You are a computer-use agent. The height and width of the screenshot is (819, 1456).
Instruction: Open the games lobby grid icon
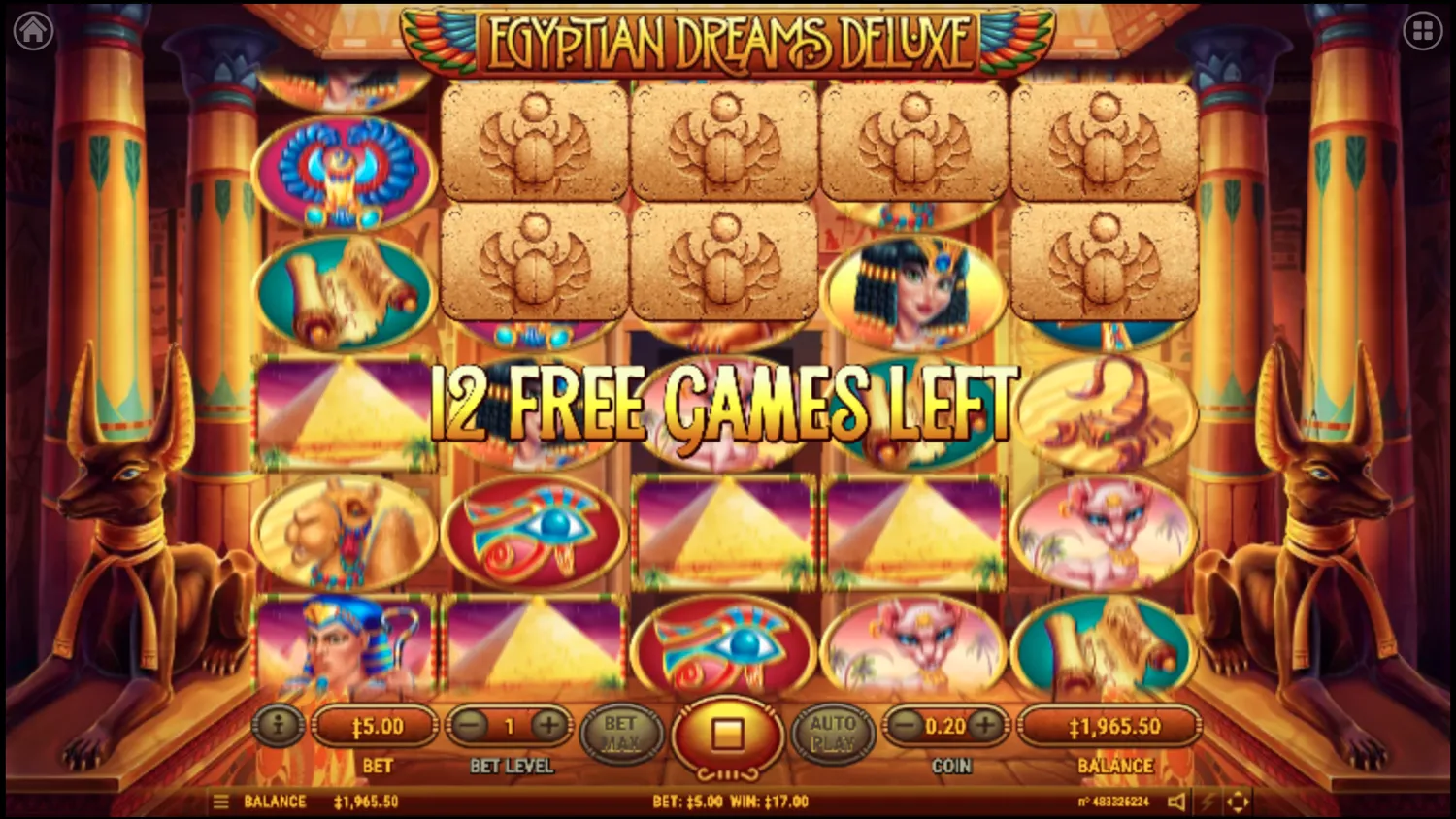[x=1421, y=29]
